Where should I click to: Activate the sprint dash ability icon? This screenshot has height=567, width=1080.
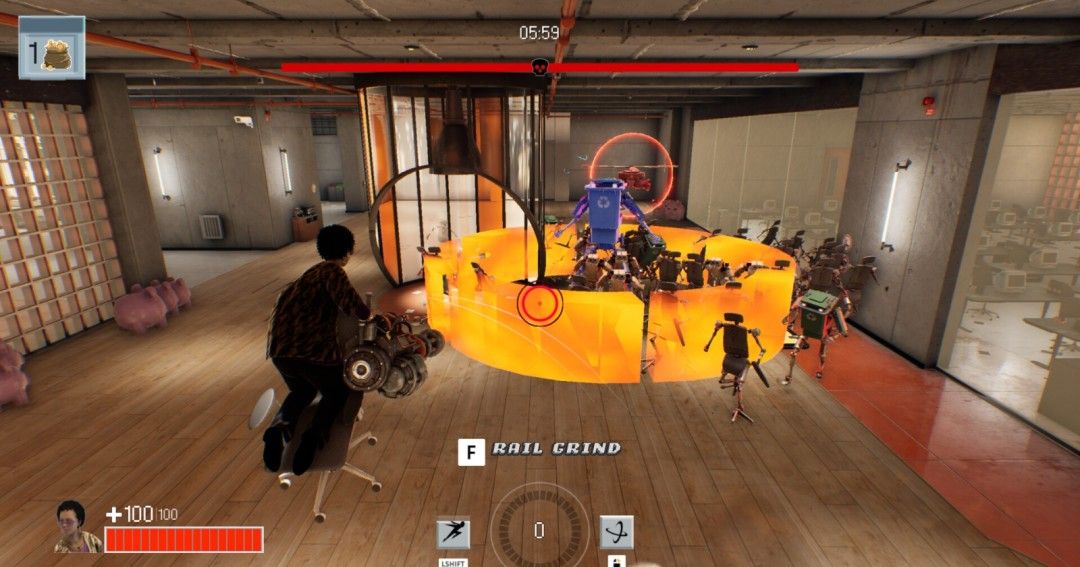coord(453,532)
